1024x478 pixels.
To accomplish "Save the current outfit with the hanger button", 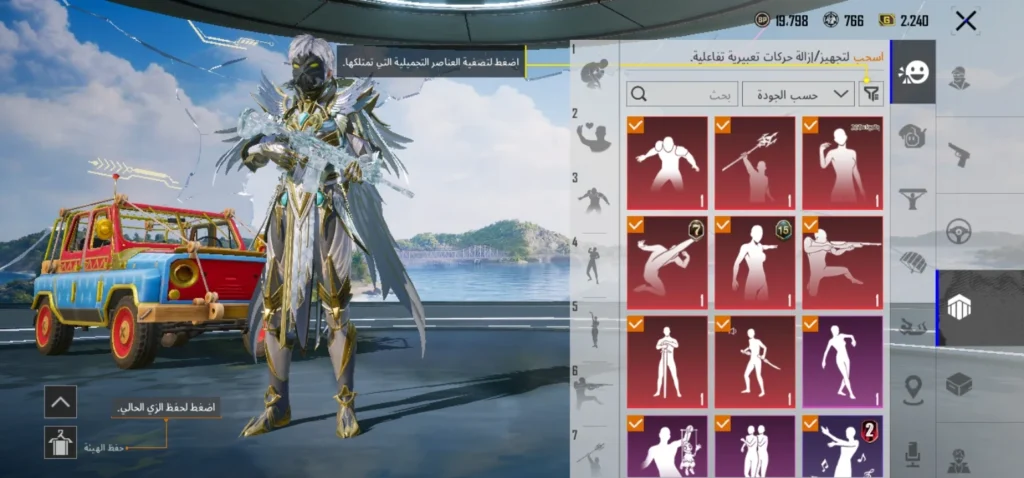I will click(x=61, y=442).
